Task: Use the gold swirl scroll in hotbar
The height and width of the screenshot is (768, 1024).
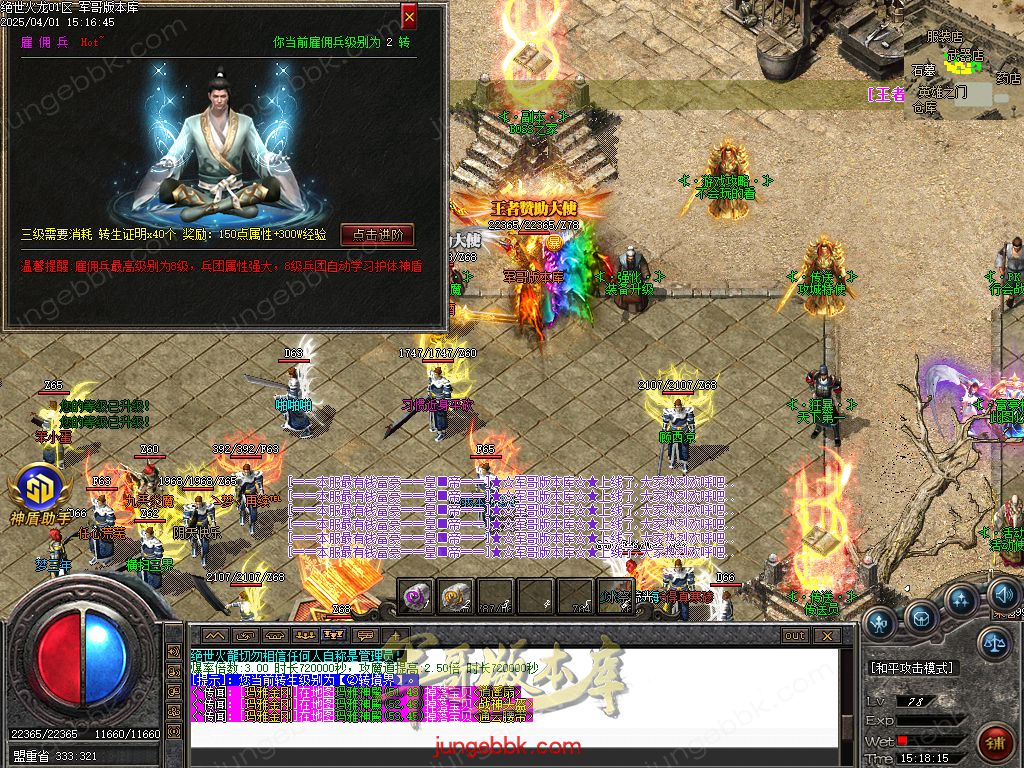Action: coord(455,597)
